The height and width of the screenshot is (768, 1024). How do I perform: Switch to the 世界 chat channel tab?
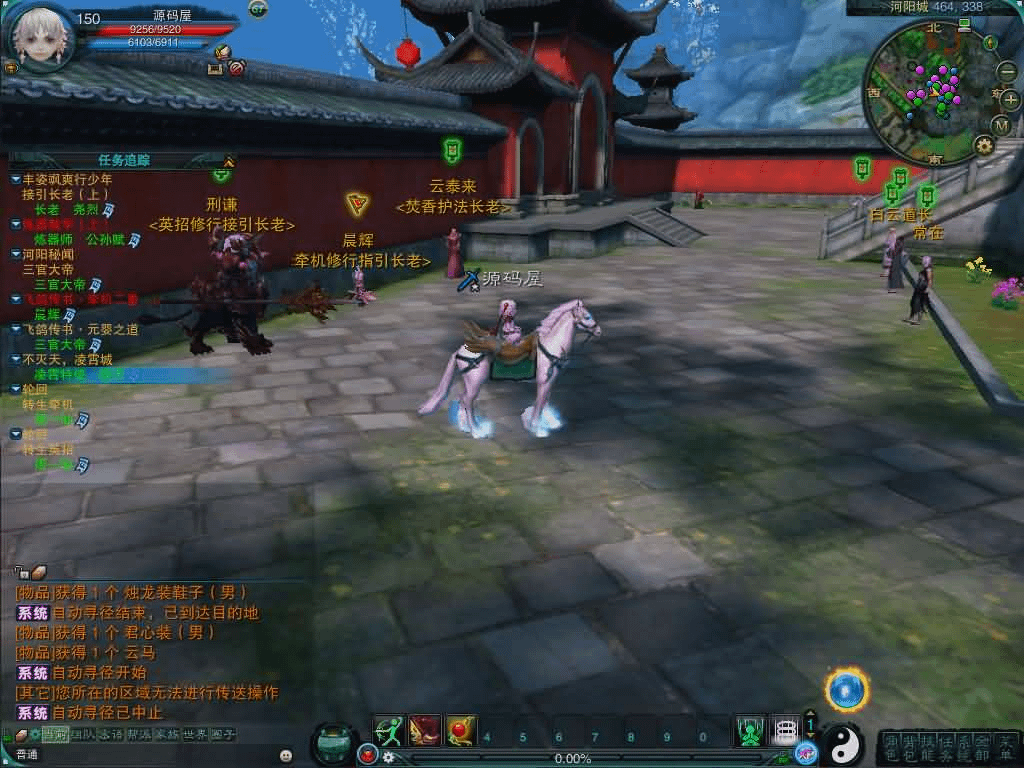(195, 735)
